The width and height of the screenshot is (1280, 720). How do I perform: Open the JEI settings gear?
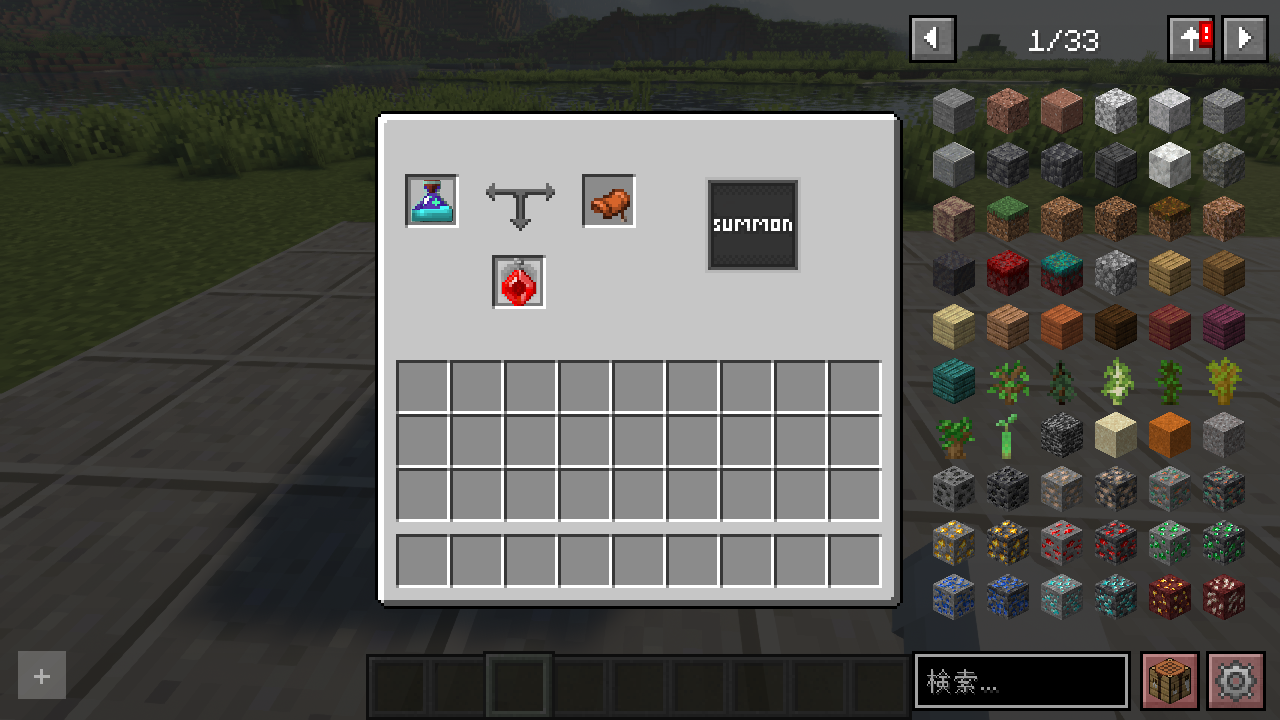(1237, 681)
